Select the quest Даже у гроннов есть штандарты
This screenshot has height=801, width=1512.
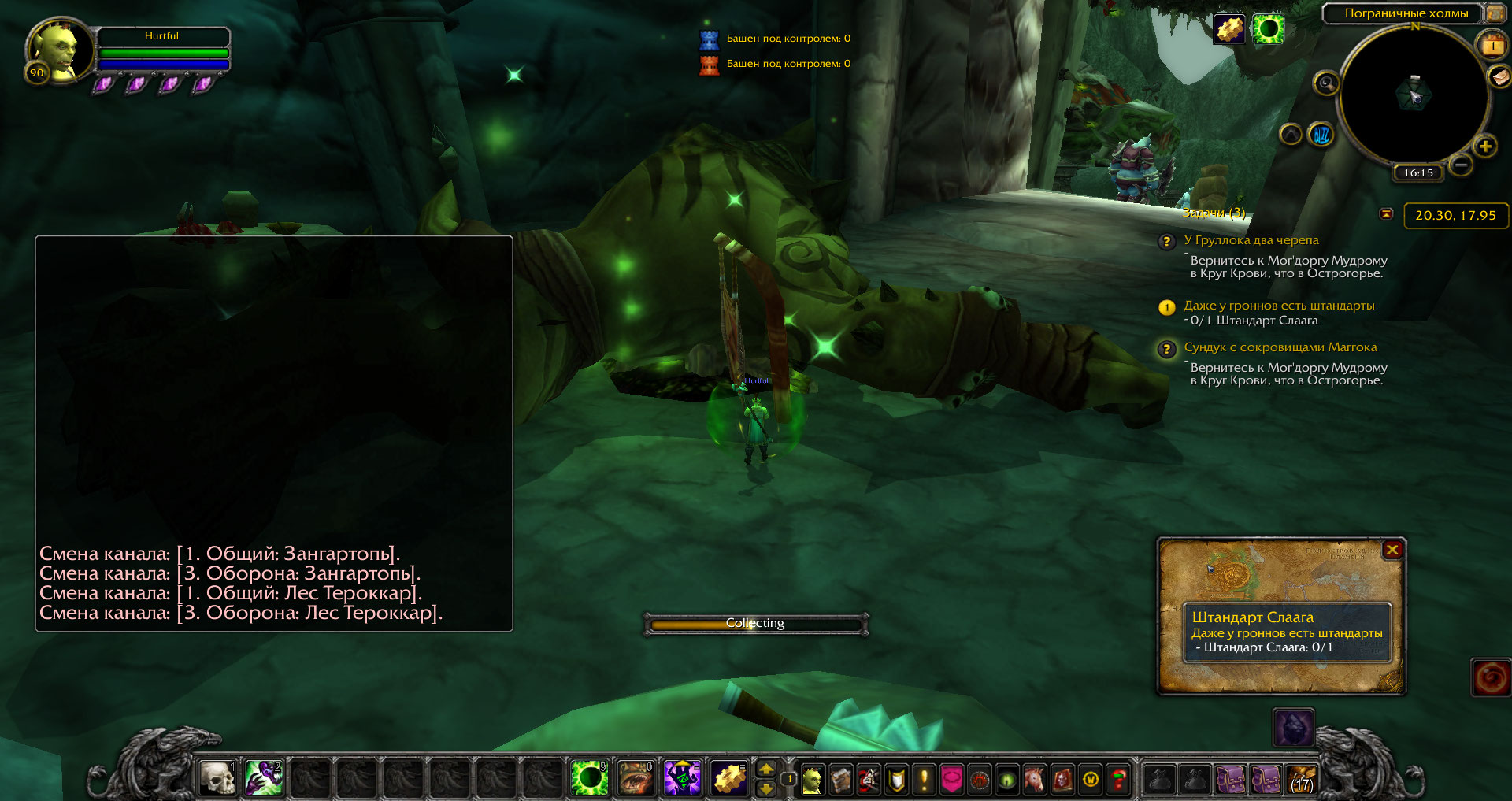click(x=1278, y=306)
